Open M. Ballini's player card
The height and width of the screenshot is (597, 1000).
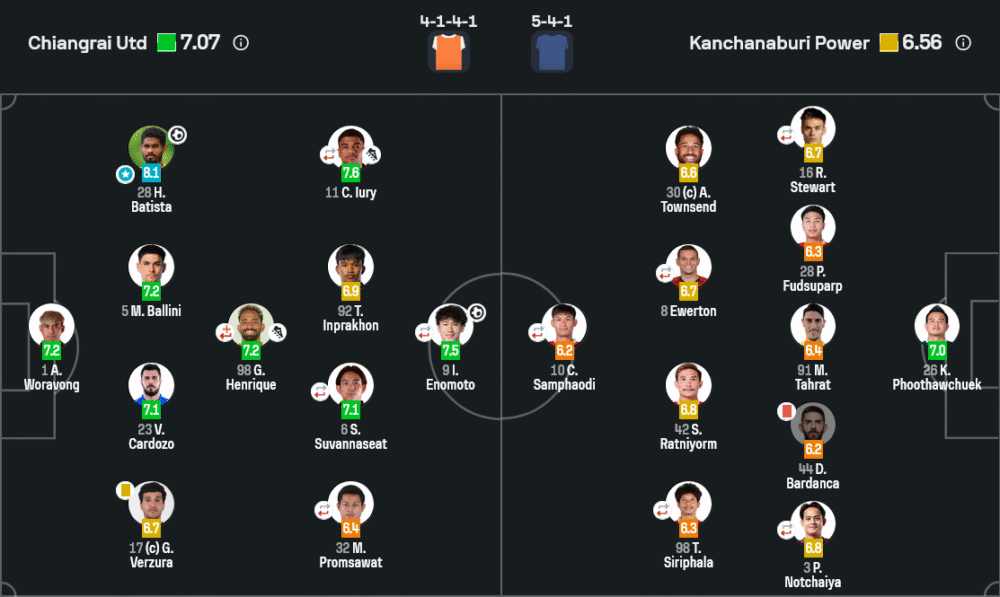(151, 267)
